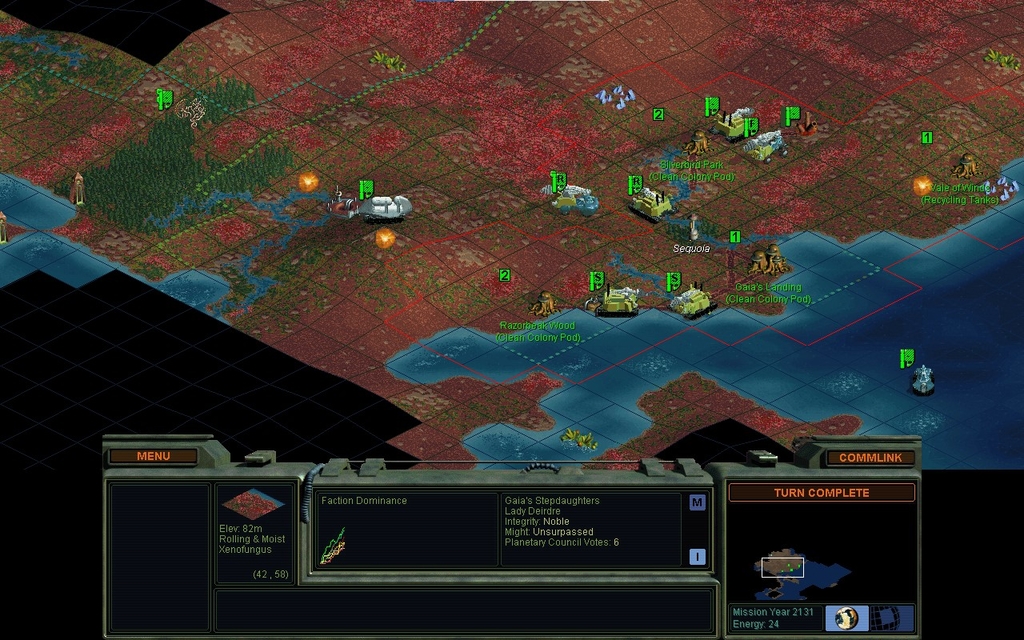Select the Vale of Winds base
Viewport: 1024px width, 640px height.
coord(965,164)
